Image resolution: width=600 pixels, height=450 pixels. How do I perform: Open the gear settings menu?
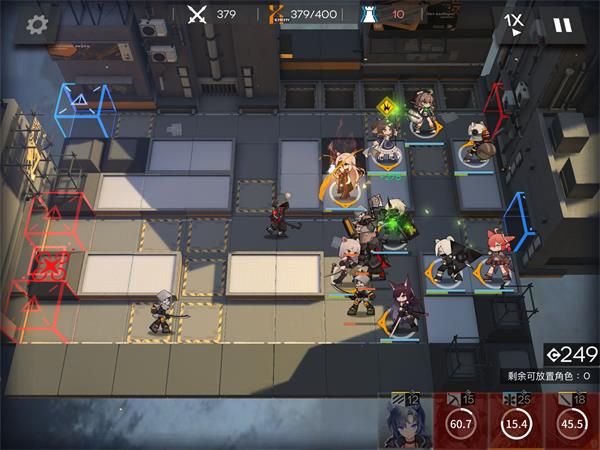pyautogui.click(x=37, y=25)
